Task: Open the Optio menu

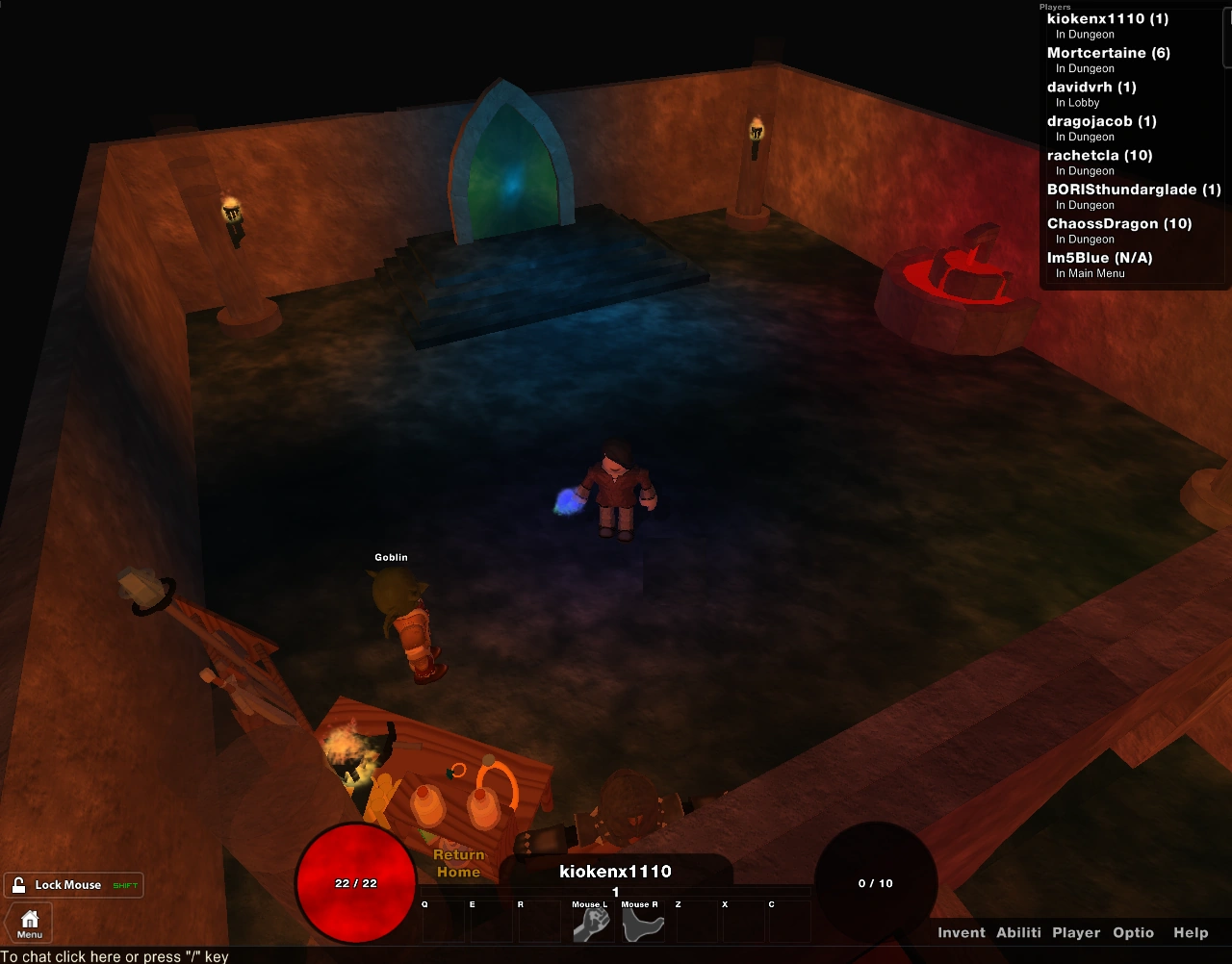Action: point(1133,932)
